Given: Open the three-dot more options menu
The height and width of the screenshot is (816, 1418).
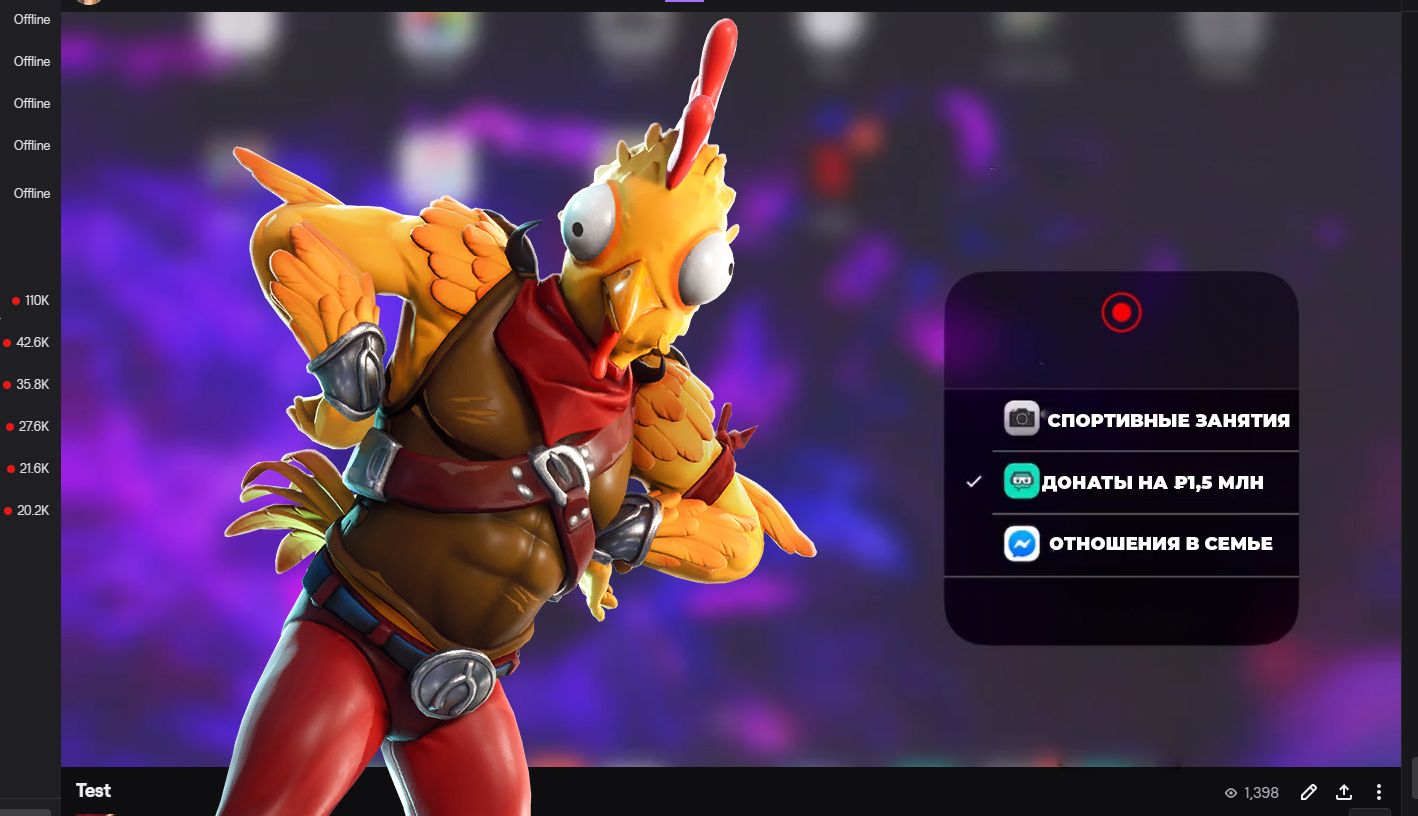Looking at the screenshot, I should point(1379,792).
